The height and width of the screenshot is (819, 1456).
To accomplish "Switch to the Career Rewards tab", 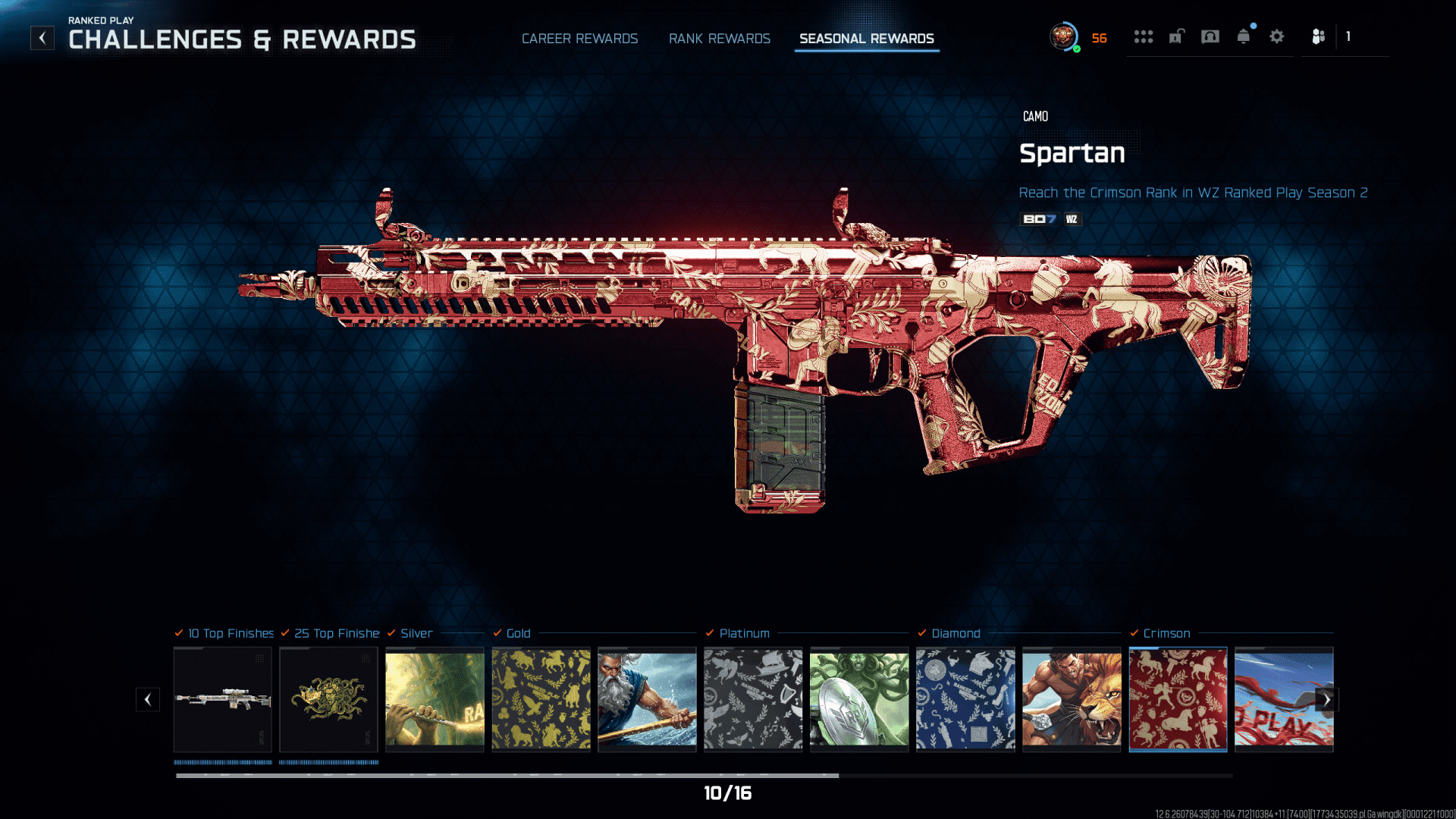I will coord(579,39).
